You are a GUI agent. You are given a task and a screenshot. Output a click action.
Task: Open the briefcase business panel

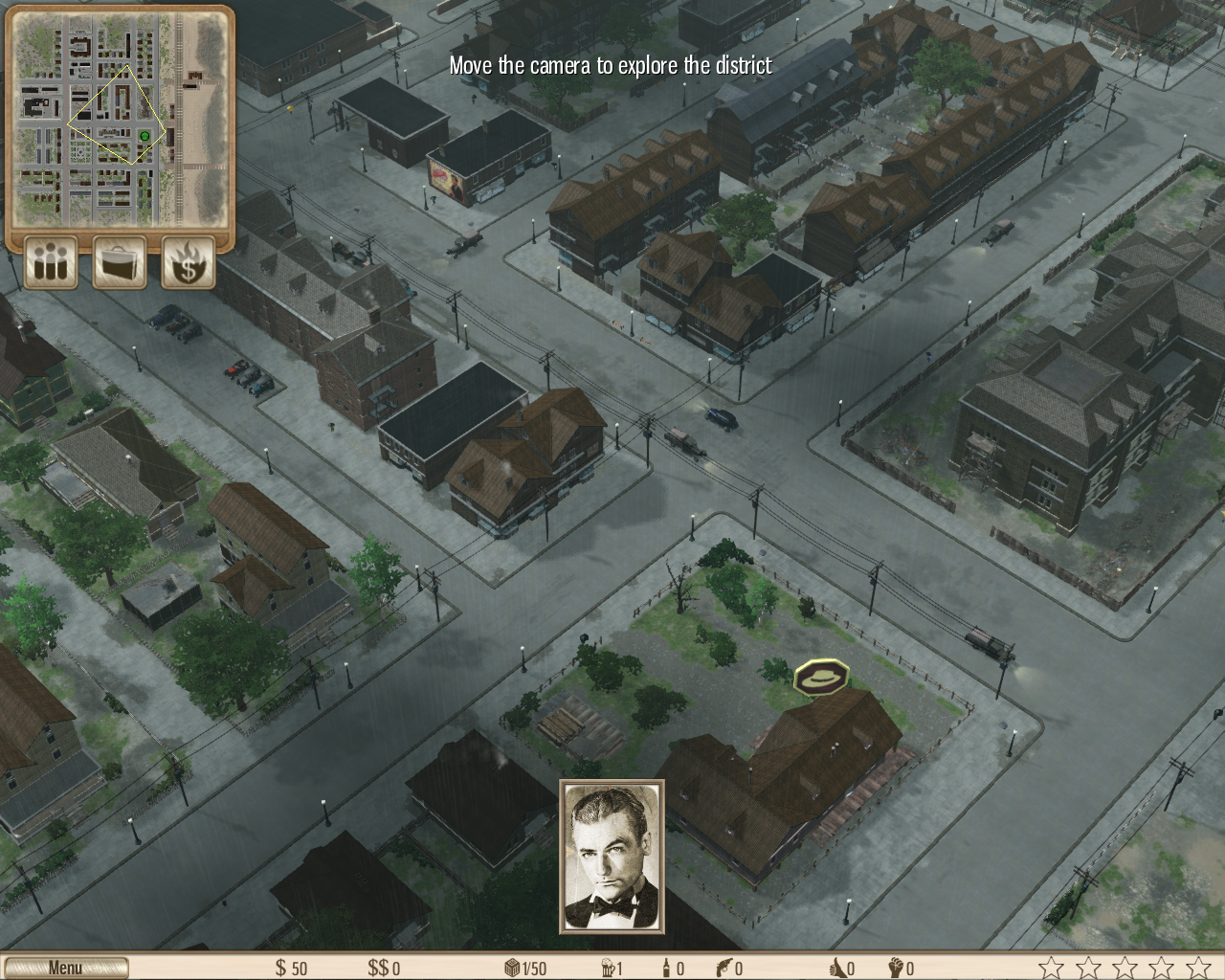(120, 261)
